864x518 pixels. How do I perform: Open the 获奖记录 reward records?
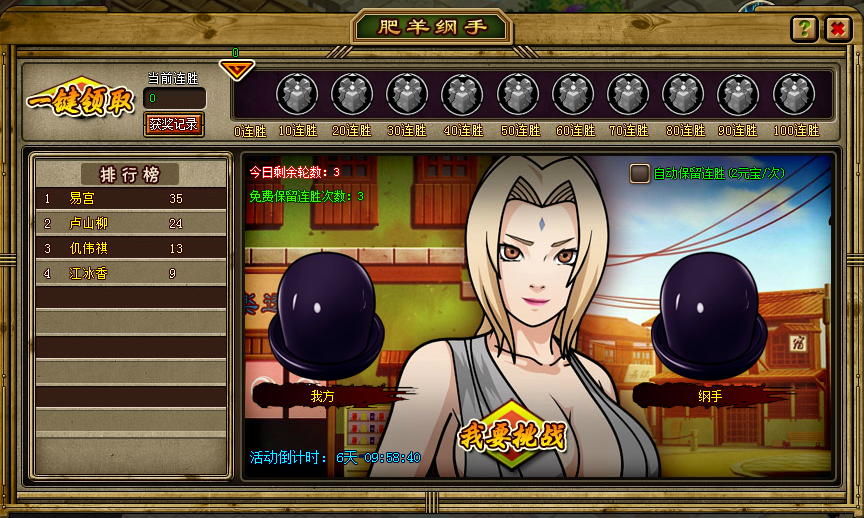(x=174, y=124)
